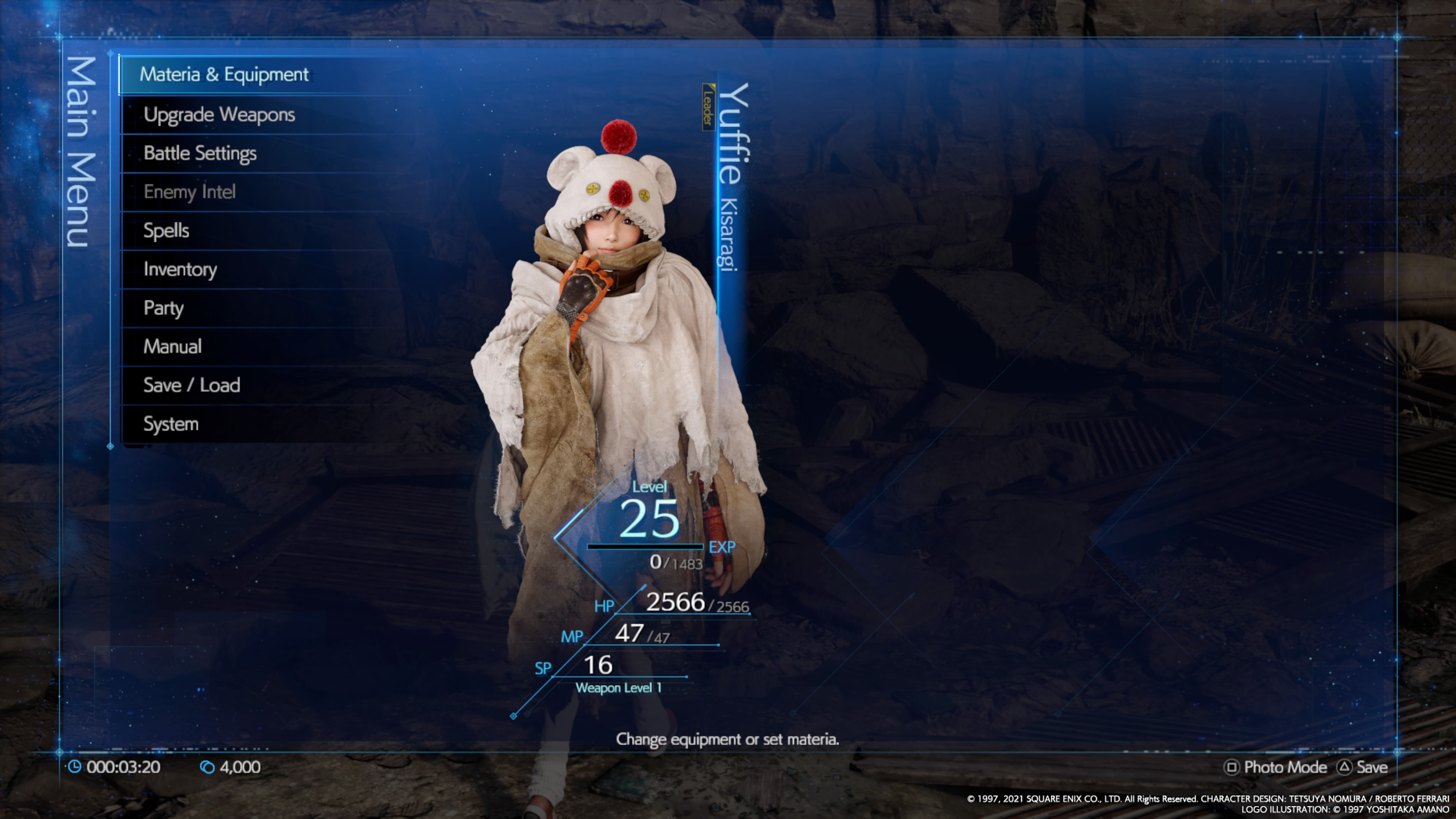Open the Inventory
Viewport: 1456px width, 819px height.
point(180,270)
